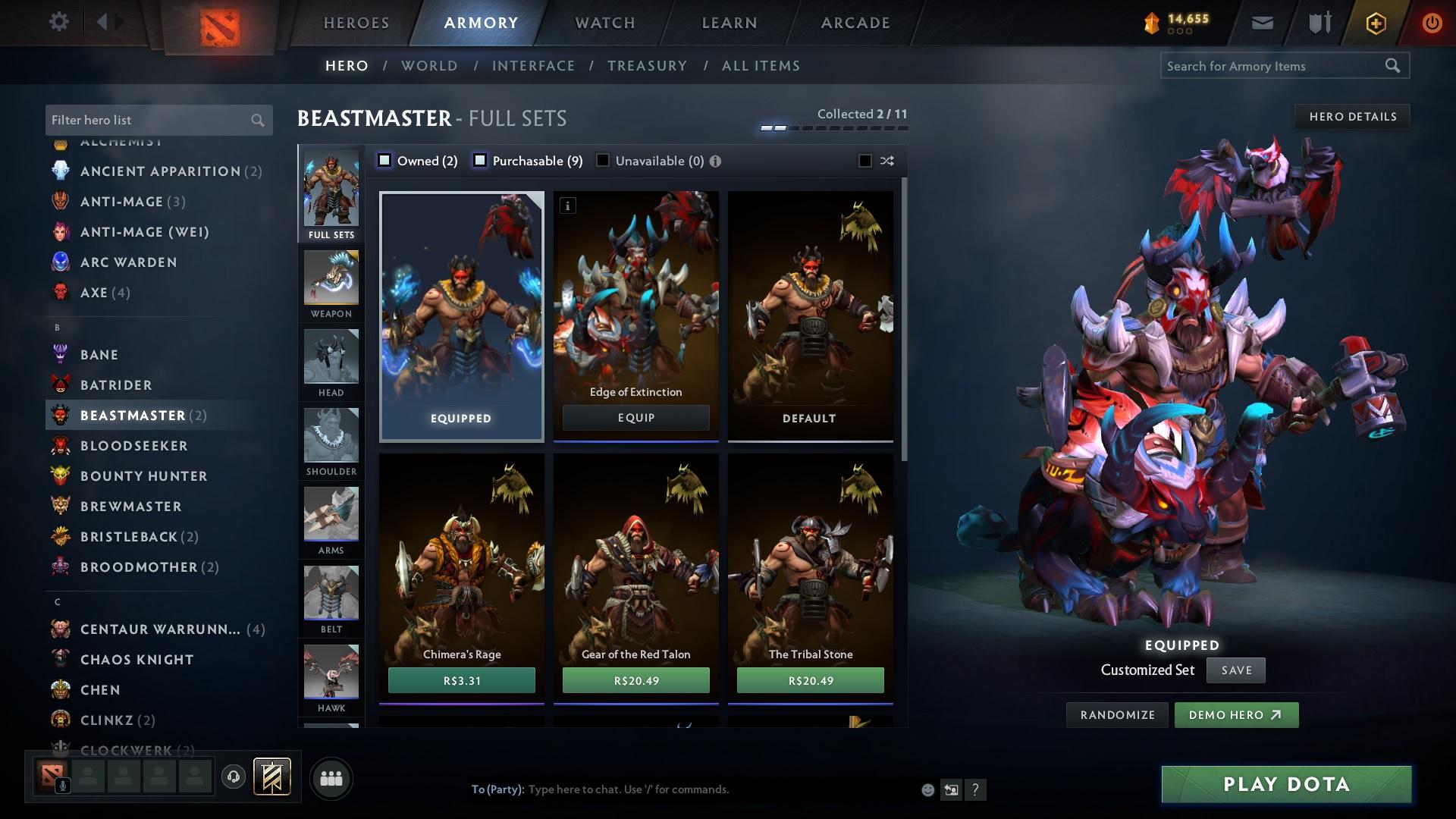Open the Dota 2 settings gear
Viewport: 1456px width, 819px height.
pos(59,22)
